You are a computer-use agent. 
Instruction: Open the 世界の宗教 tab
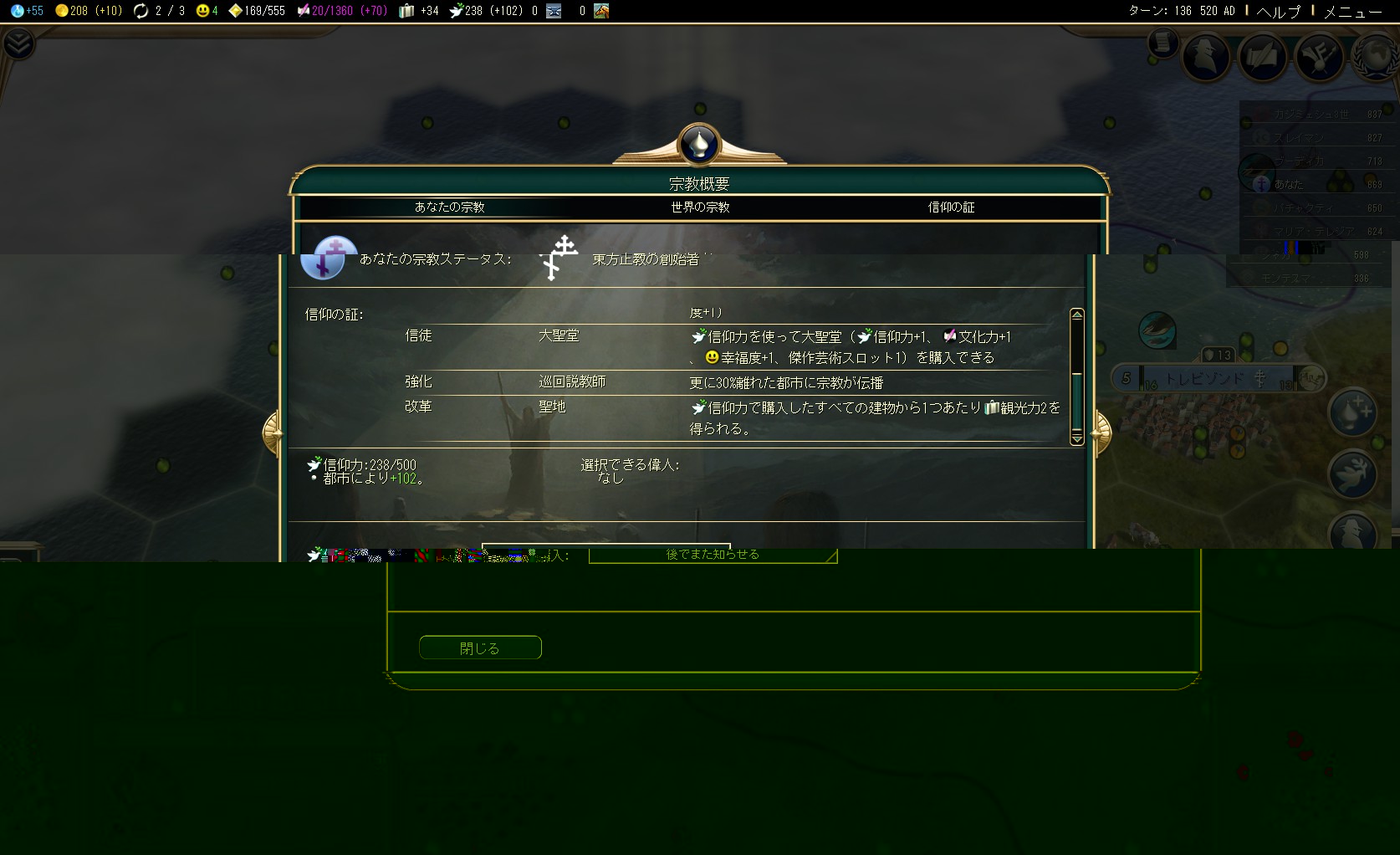tap(700, 207)
